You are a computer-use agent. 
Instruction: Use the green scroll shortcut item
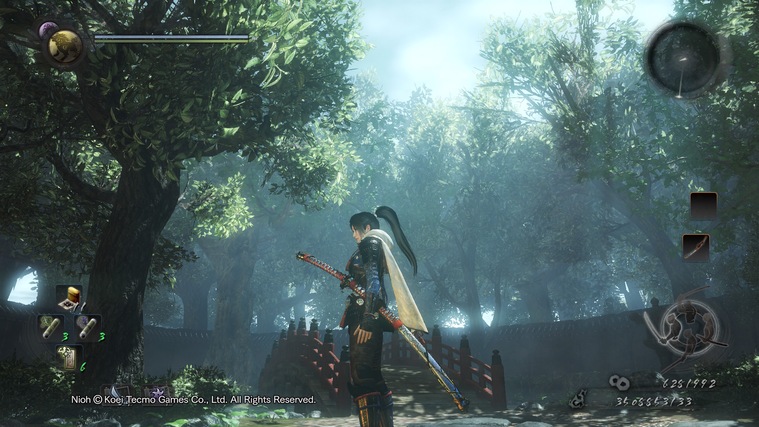pos(50,327)
